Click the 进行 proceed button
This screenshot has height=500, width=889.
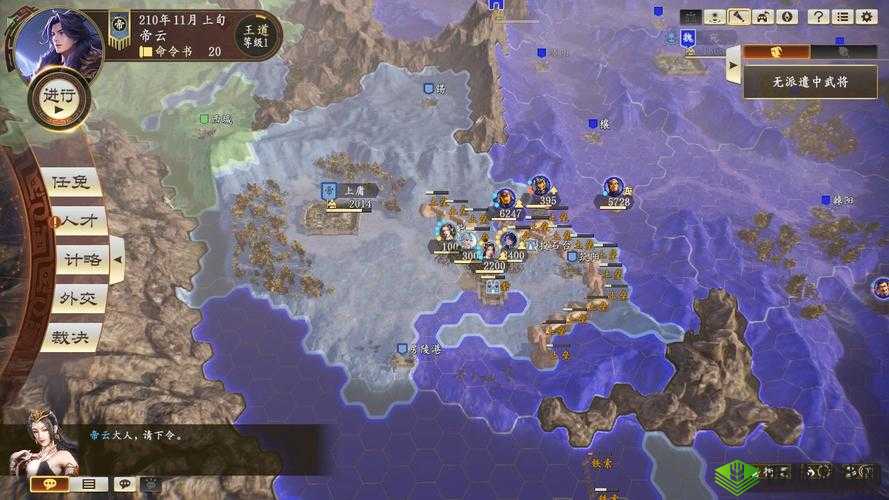(x=58, y=97)
